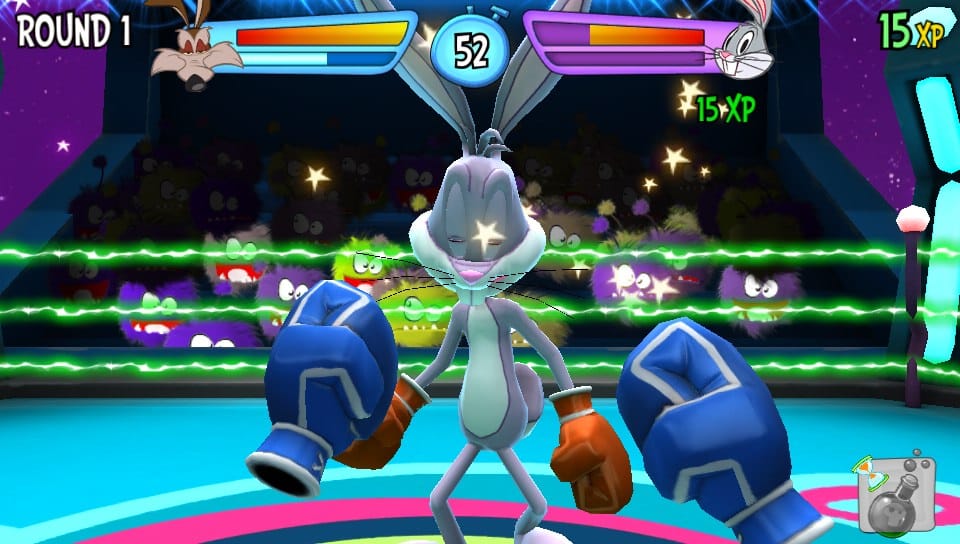Viewport: 960px width, 544px height.
Task: Use the potion flask item icon
Action: pyautogui.click(x=895, y=495)
